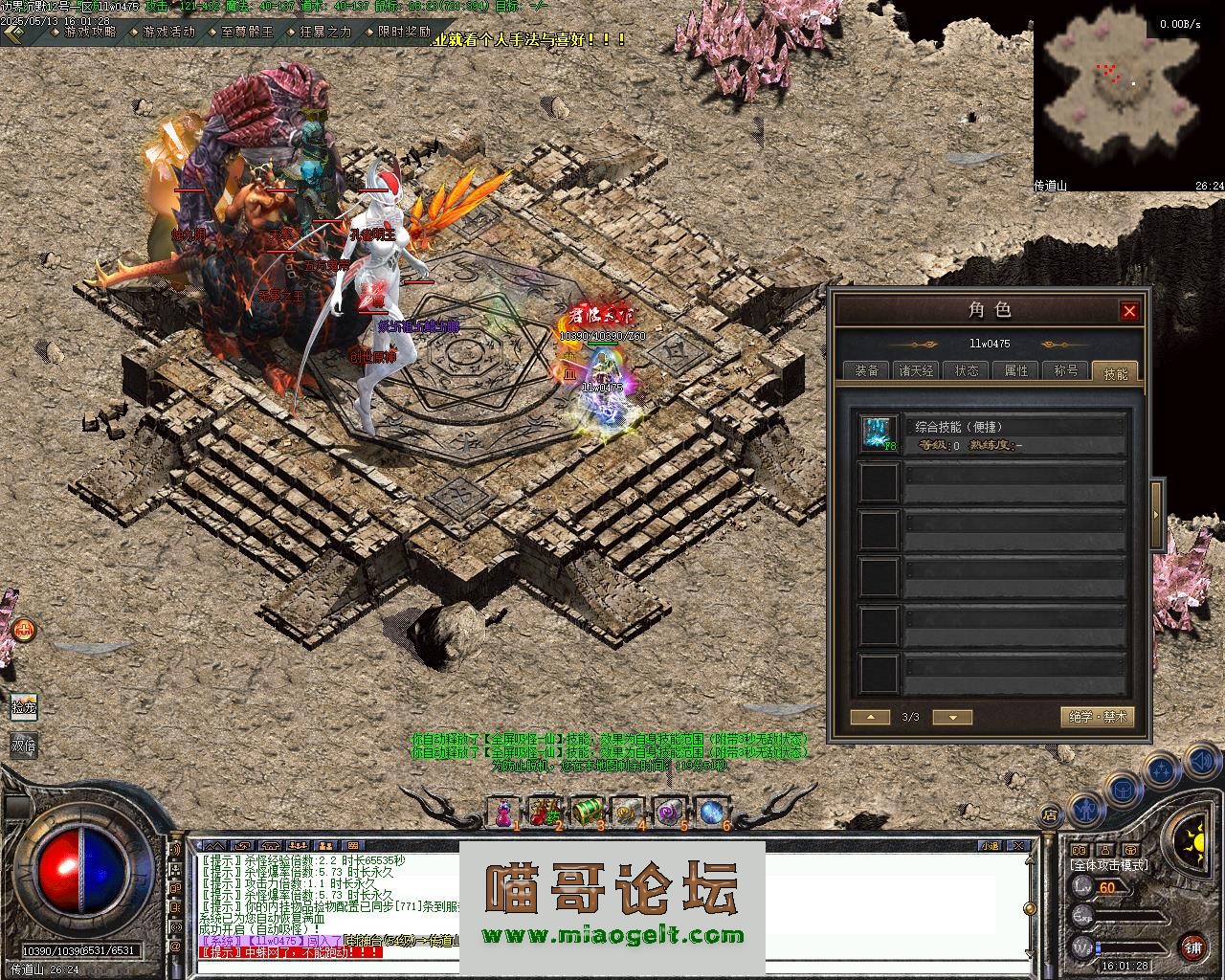
Task: Select the 综合技能 skill icon
Action: [878, 434]
